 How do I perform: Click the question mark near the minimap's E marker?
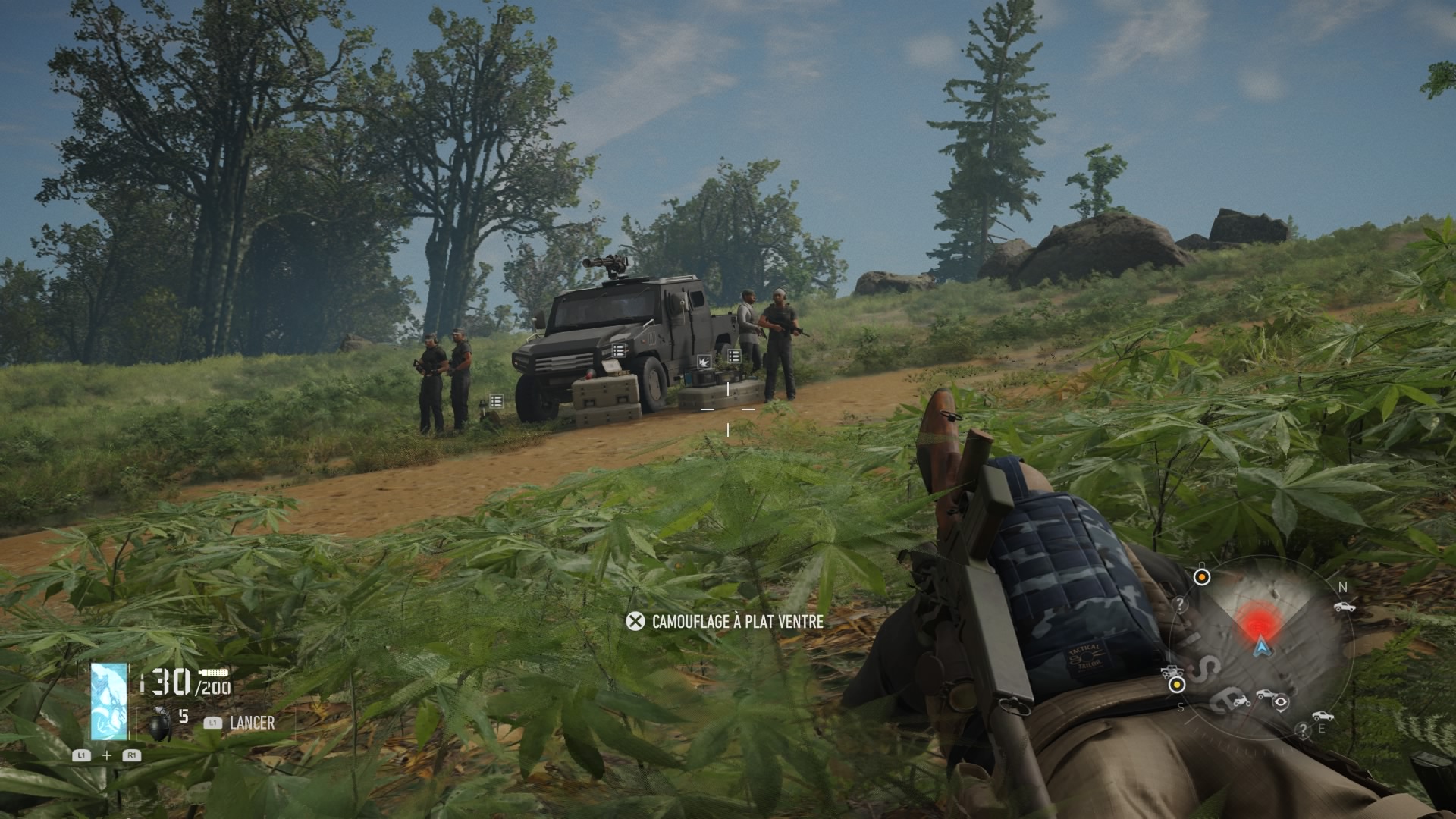point(1303,729)
